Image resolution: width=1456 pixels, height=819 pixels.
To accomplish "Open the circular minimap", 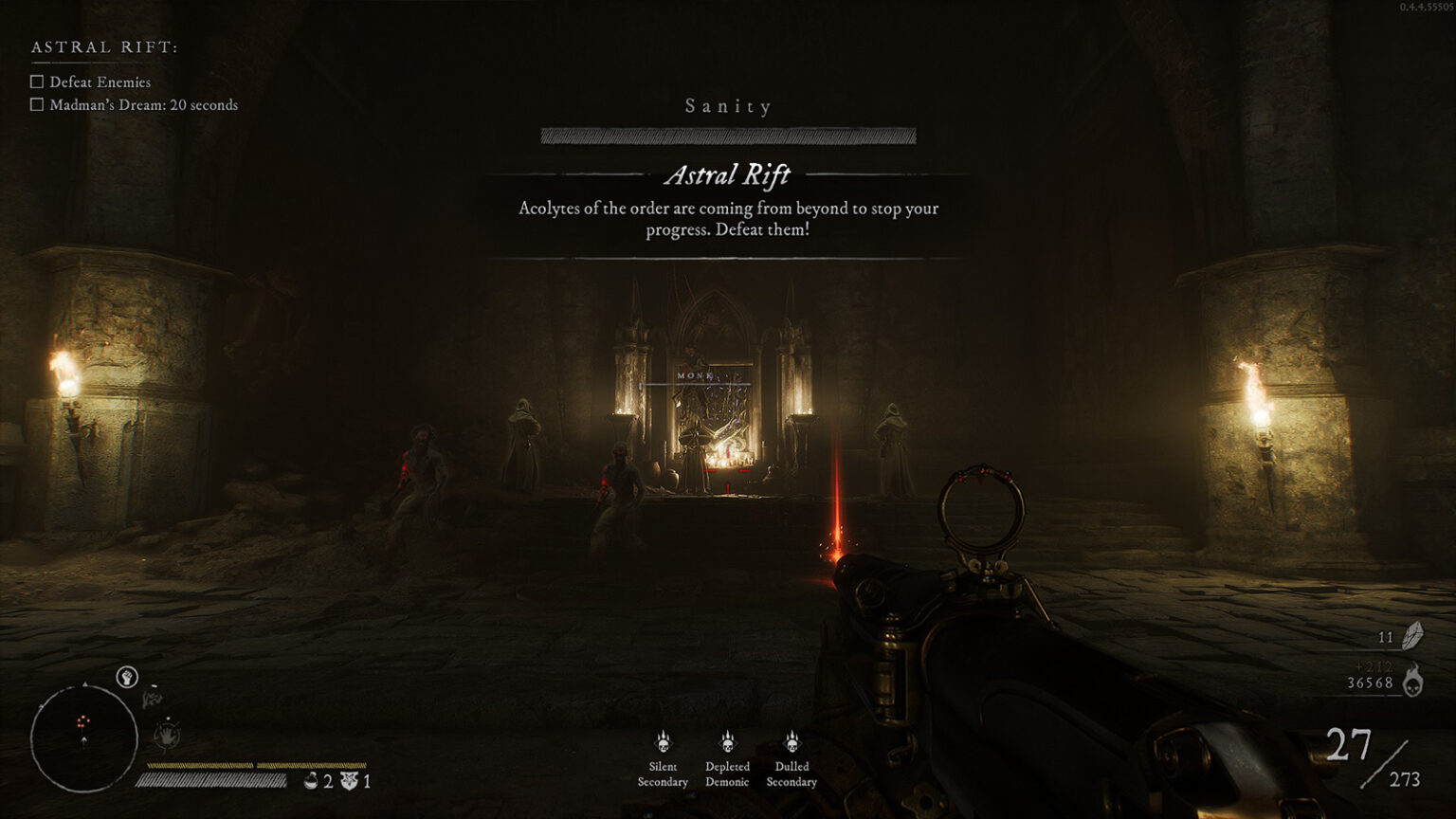I will pos(83,739).
